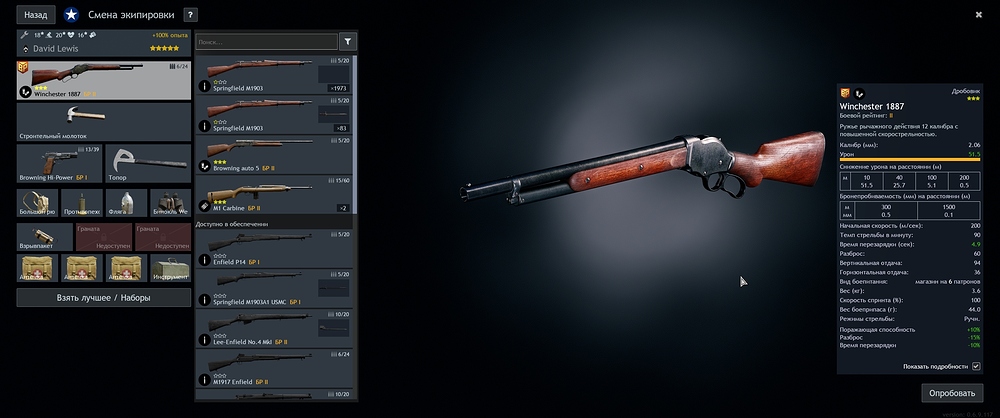Click the Опробовать test button
The height and width of the screenshot is (418, 1000).
coord(952,393)
